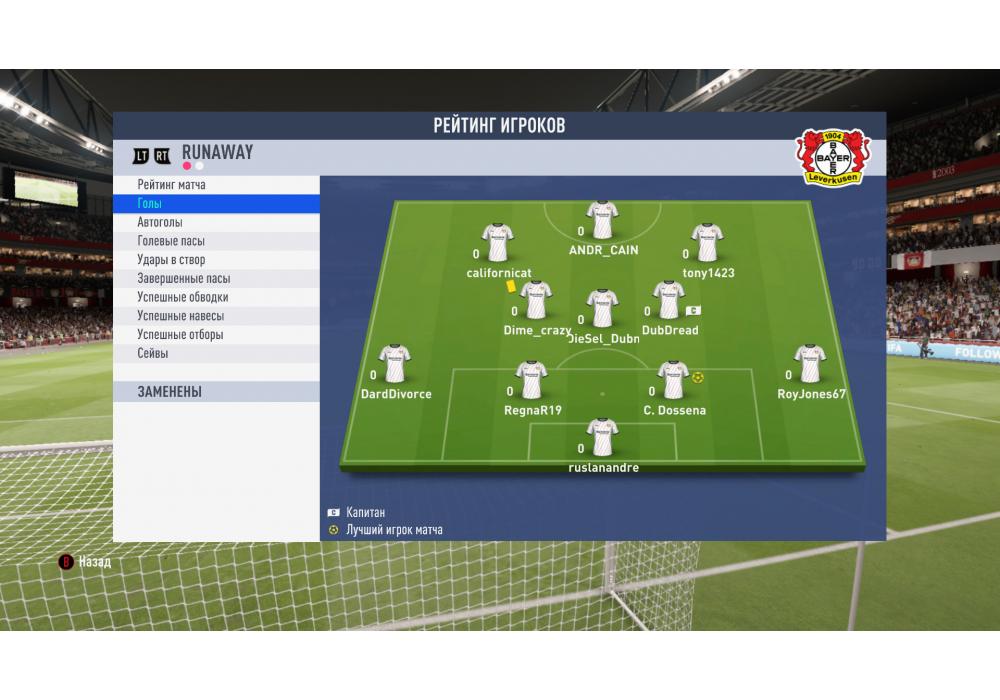Select captain DubDread's shirt
This screenshot has height=700, width=1000.
click(x=669, y=299)
